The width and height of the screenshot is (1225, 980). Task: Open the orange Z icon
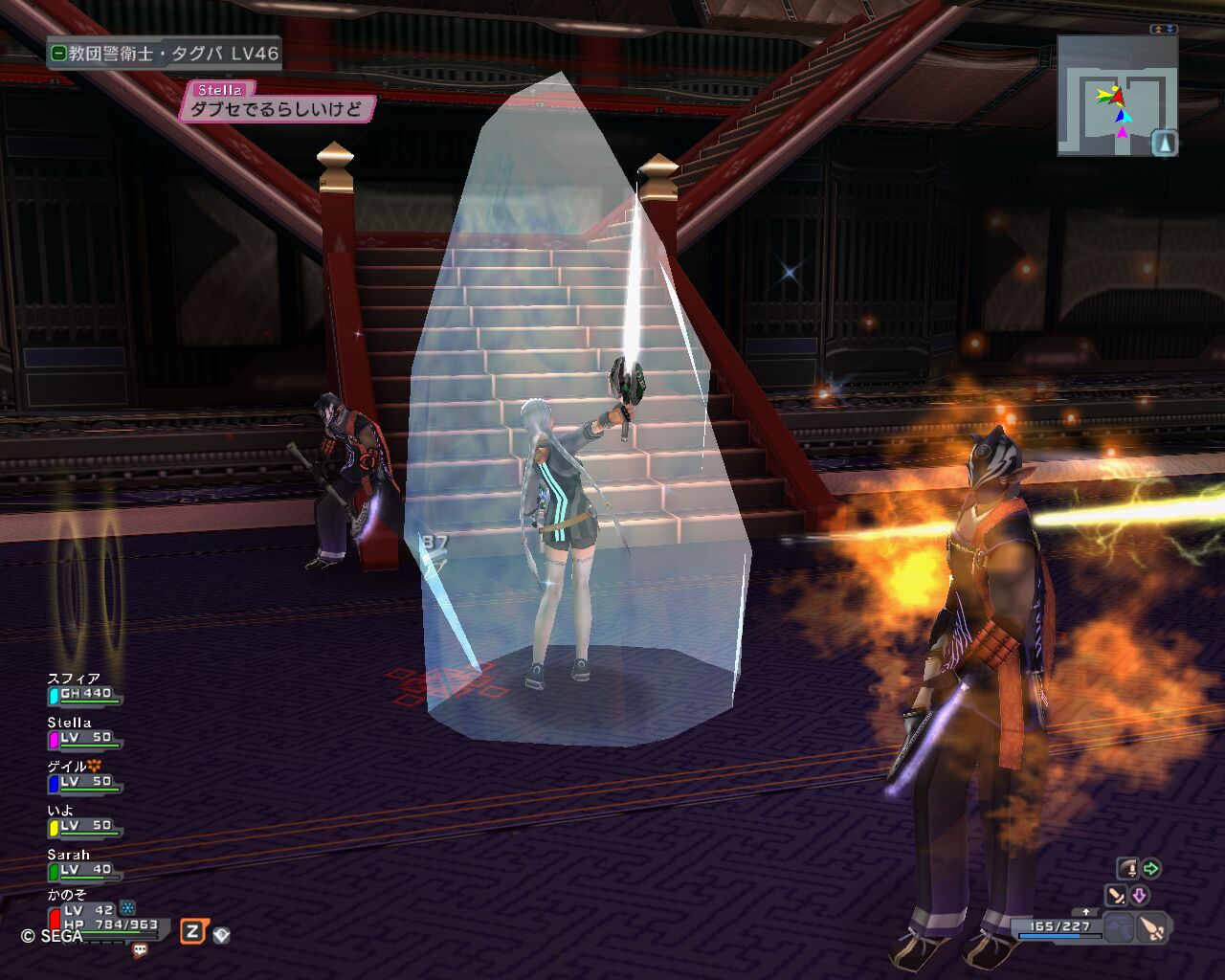[192, 931]
